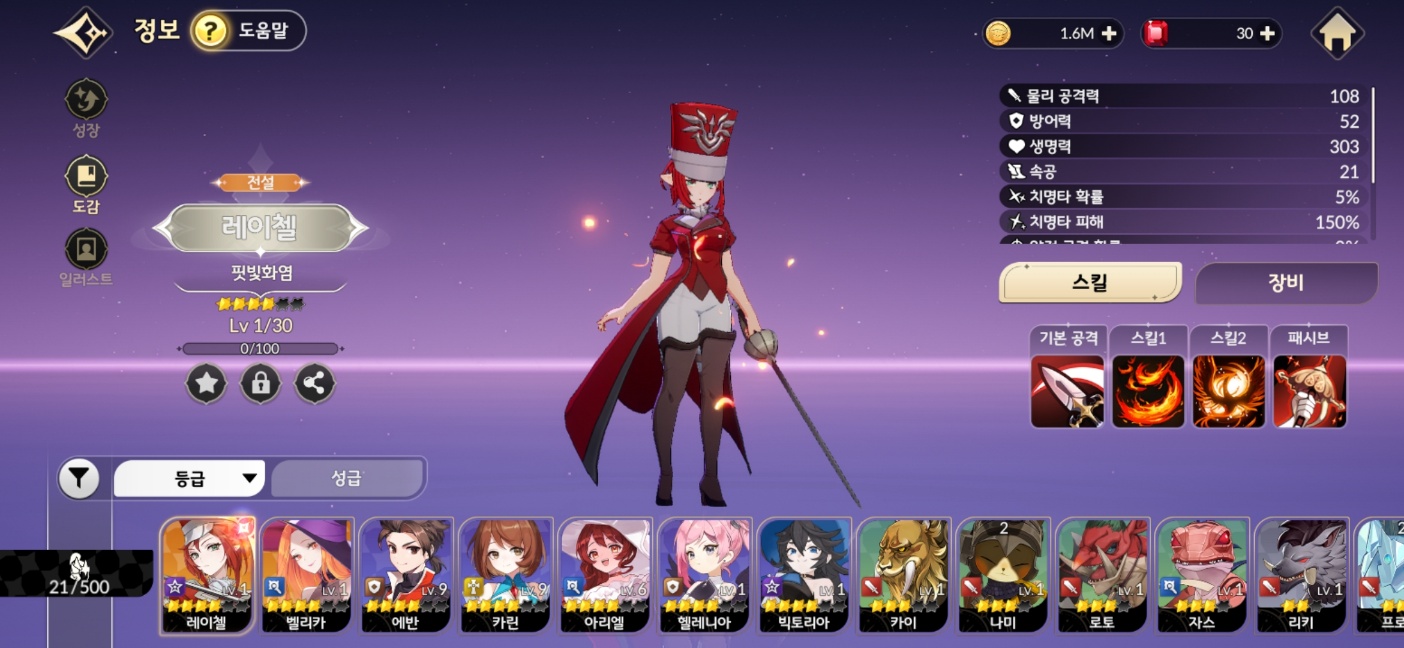This screenshot has width=1404, height=648.
Task: Mark hero as favorite with star button
Action: pyautogui.click(x=207, y=384)
